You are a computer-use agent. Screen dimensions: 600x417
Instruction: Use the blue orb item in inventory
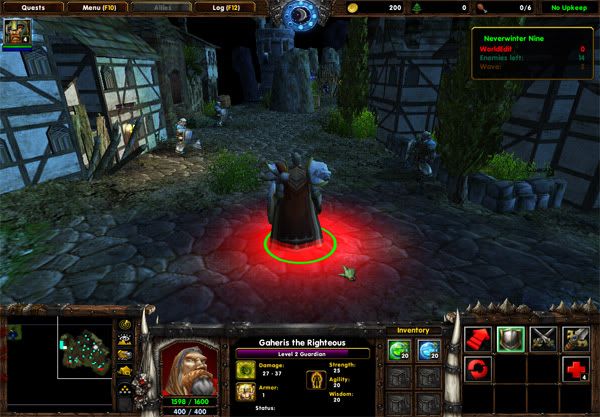(429, 349)
